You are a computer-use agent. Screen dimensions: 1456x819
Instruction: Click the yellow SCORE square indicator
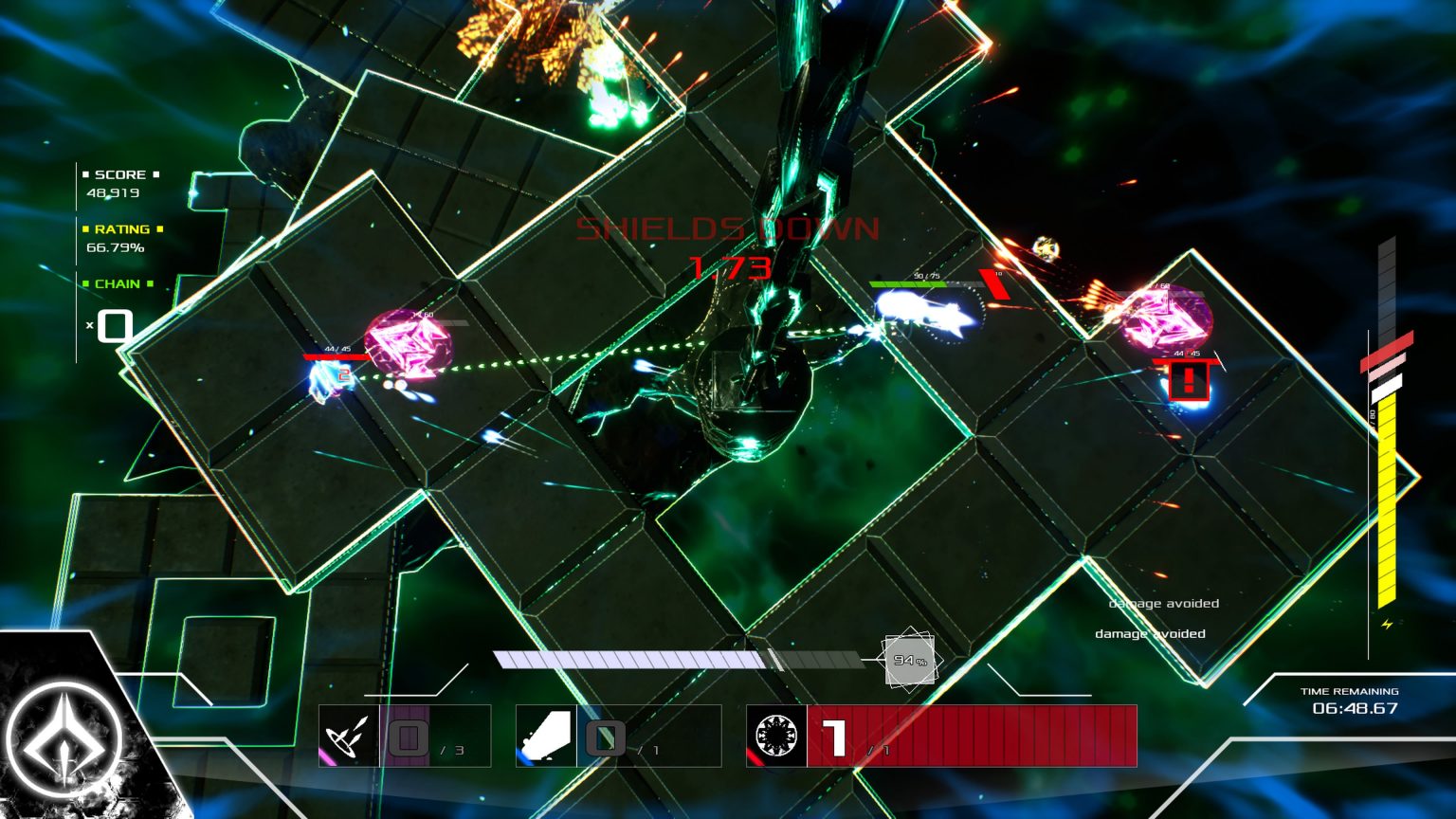pos(84,173)
